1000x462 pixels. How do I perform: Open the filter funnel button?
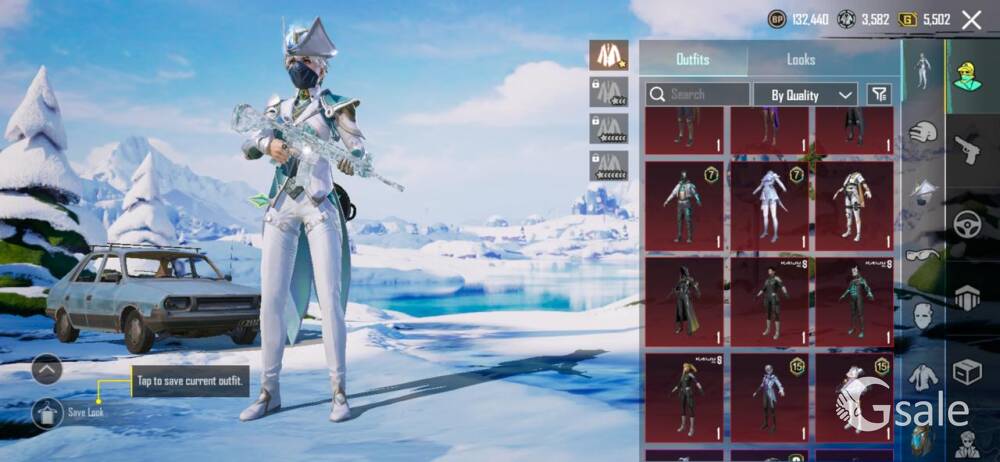878,95
